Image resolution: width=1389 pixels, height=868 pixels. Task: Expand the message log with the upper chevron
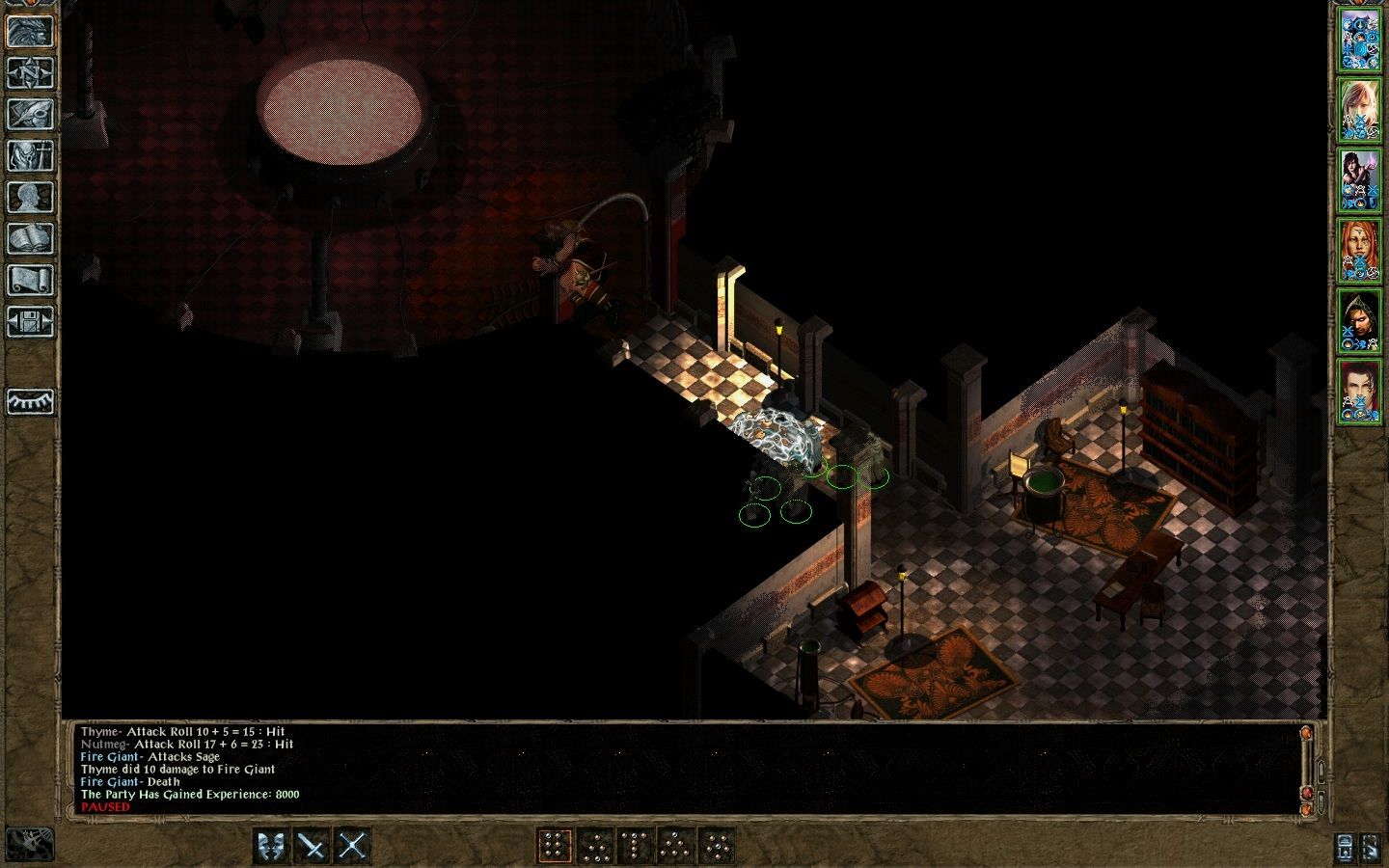click(1321, 772)
